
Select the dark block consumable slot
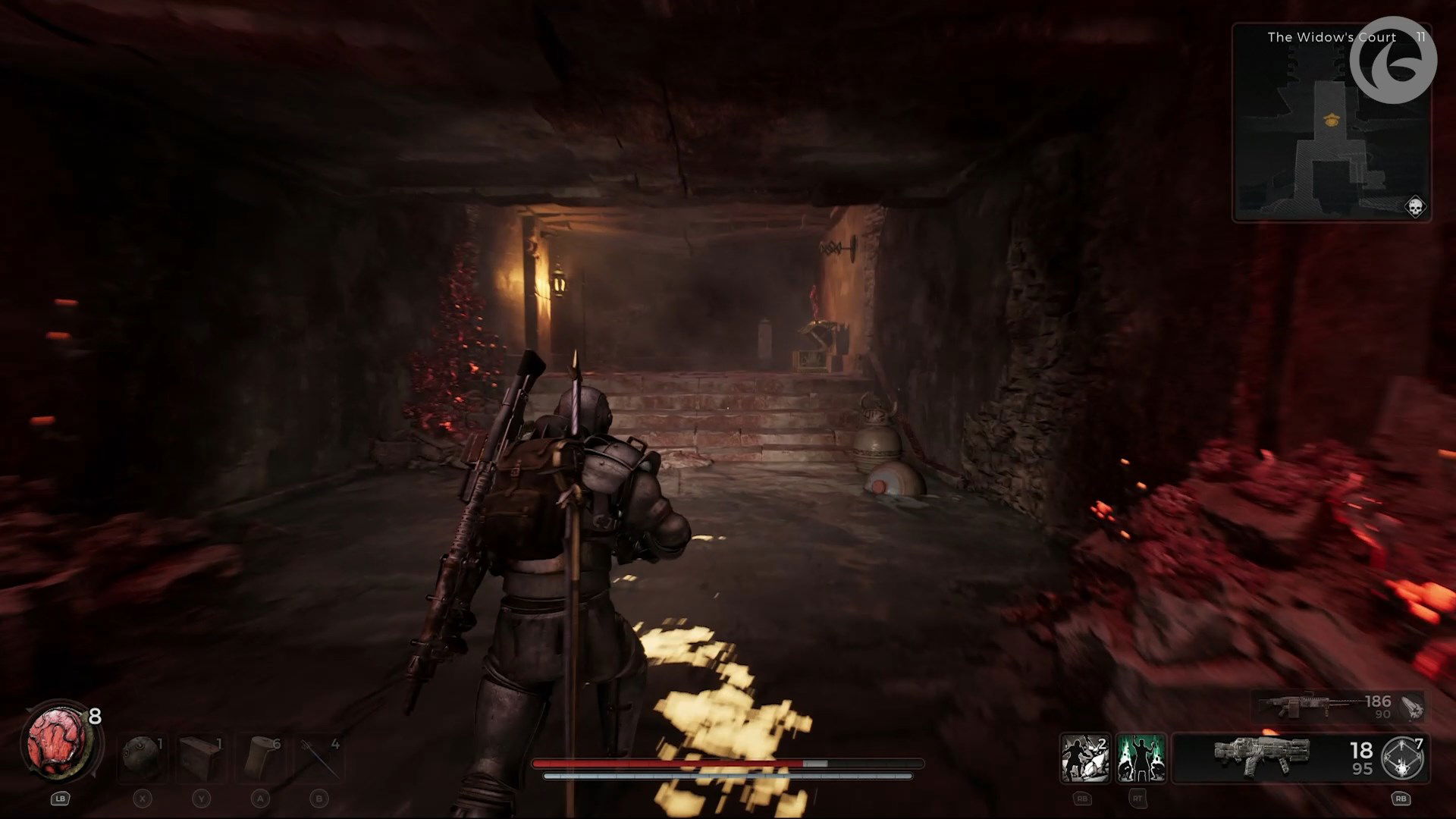[x=201, y=756]
